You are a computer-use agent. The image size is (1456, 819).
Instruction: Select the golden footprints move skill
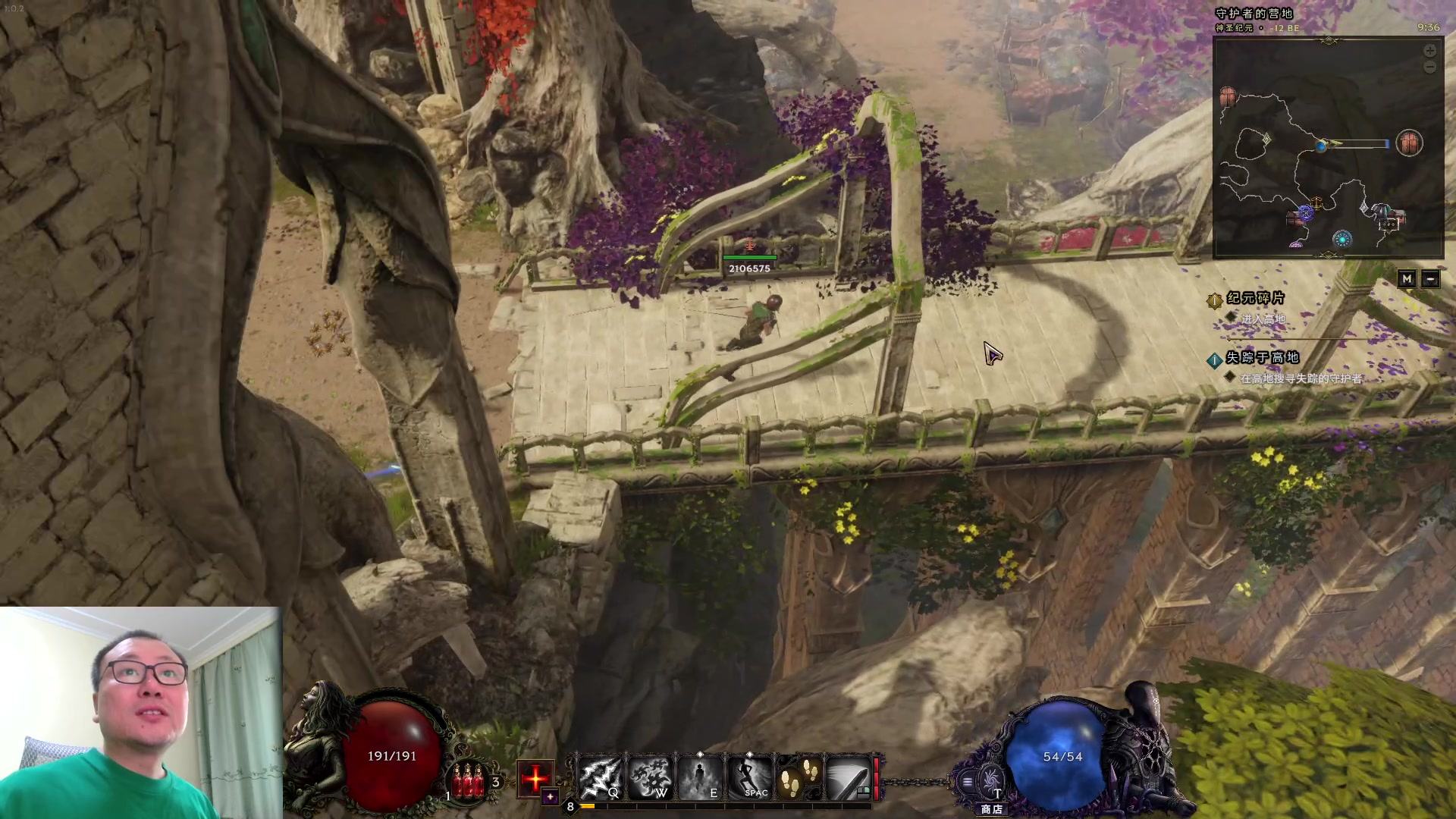799,777
